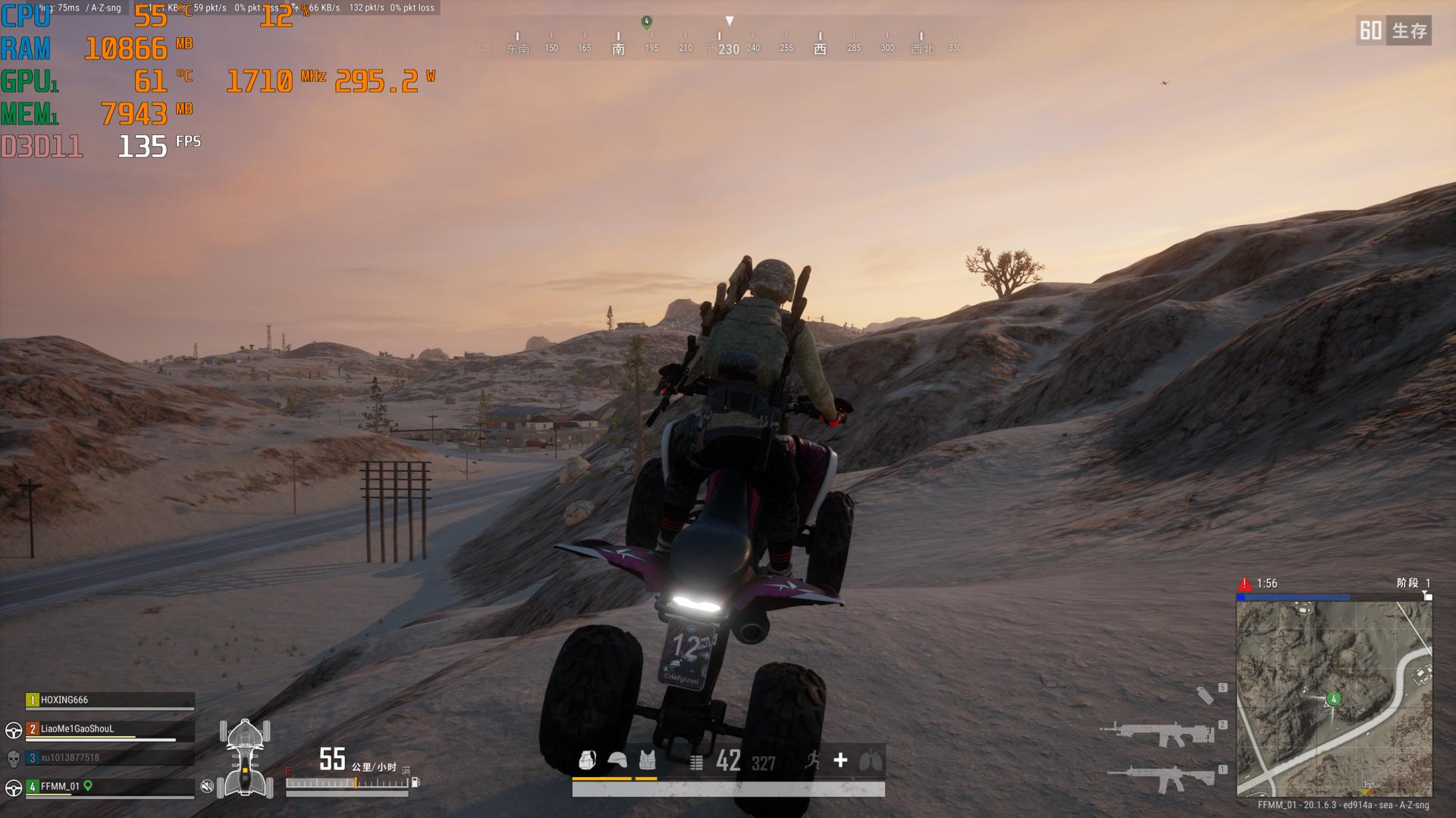1456x818 pixels.
Task: Select player FFMM_01 in squad list
Action: (x=110, y=786)
